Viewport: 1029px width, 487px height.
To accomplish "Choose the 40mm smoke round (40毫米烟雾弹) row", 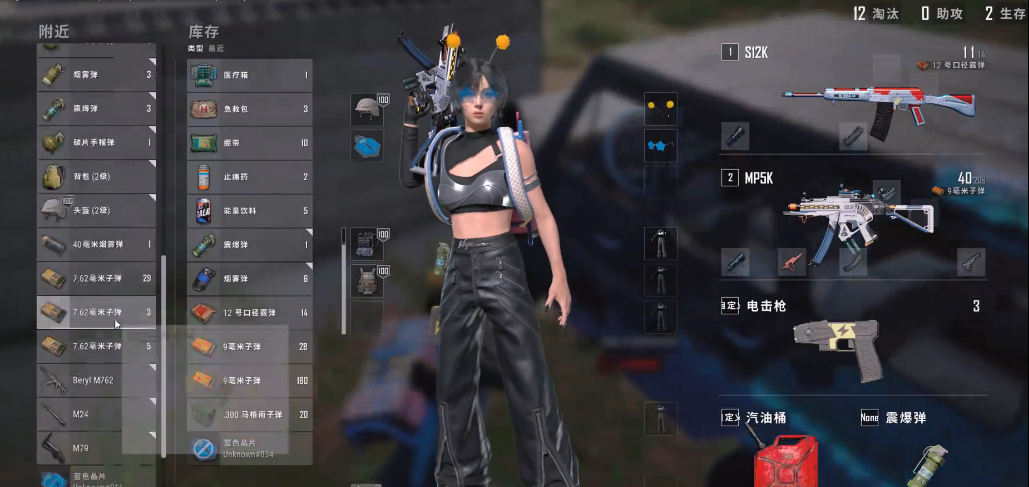I will (x=96, y=244).
